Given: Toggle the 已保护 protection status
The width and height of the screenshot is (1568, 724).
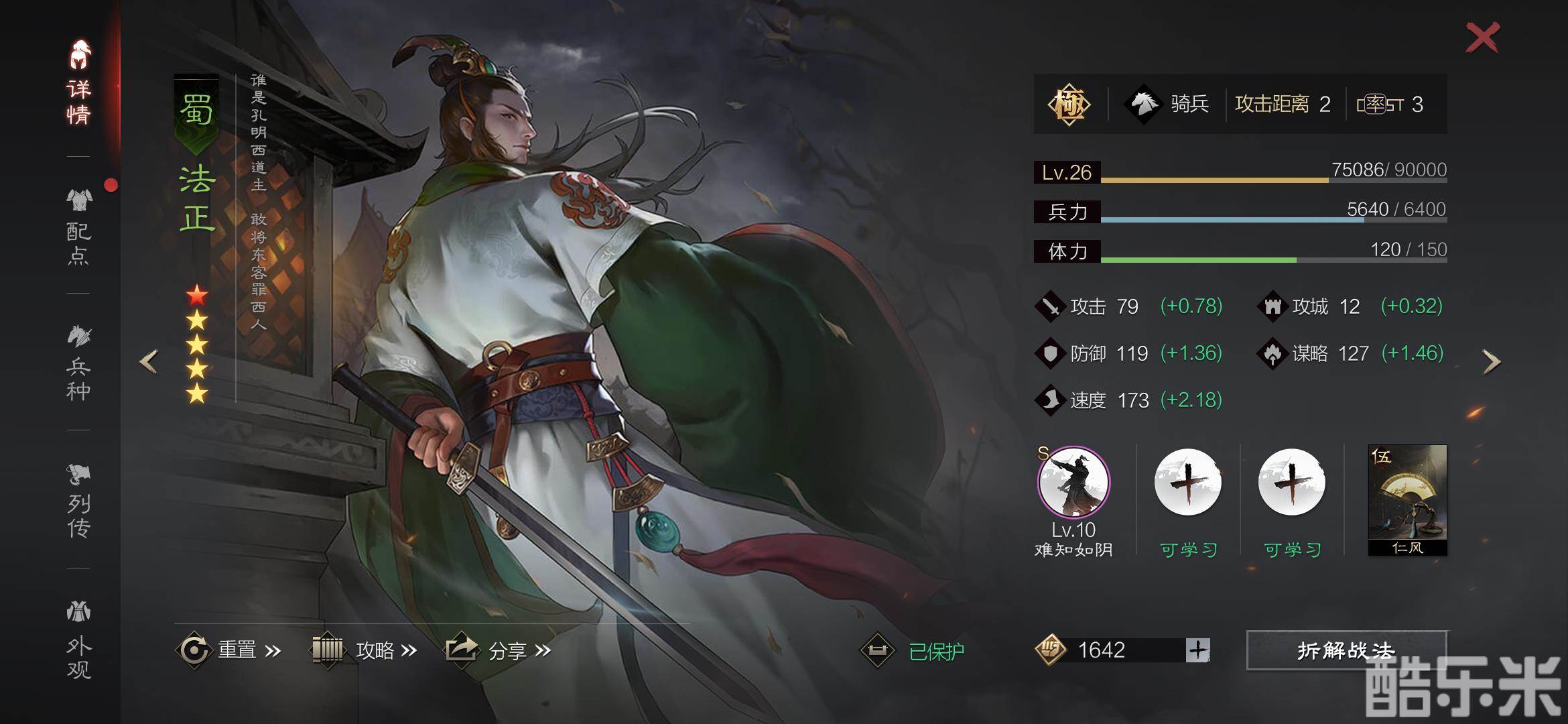Looking at the screenshot, I should pos(914,650).
